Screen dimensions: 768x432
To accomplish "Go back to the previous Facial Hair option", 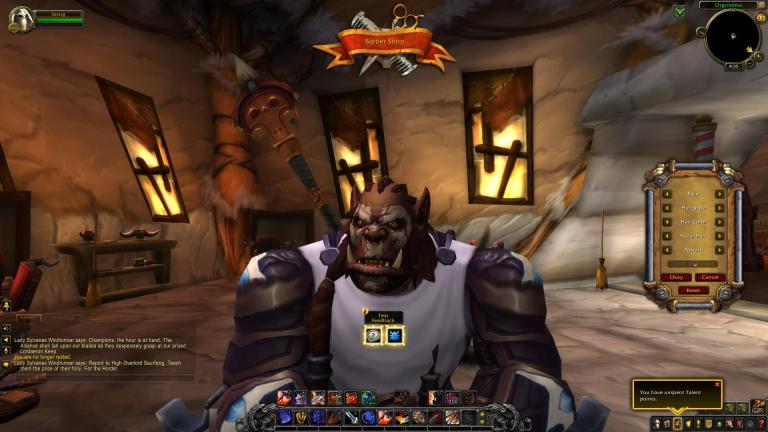I will [666, 236].
